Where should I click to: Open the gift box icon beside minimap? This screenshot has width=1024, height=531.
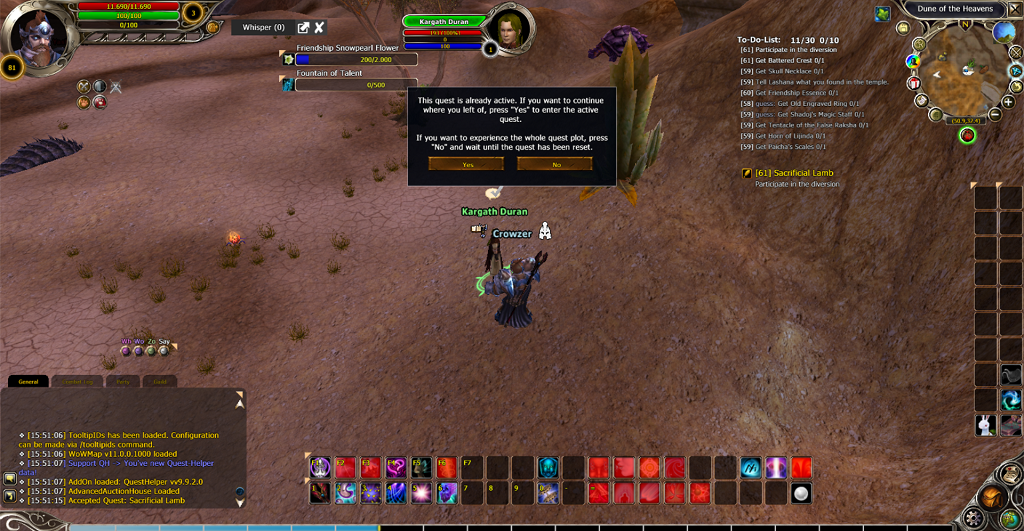pos(914,82)
